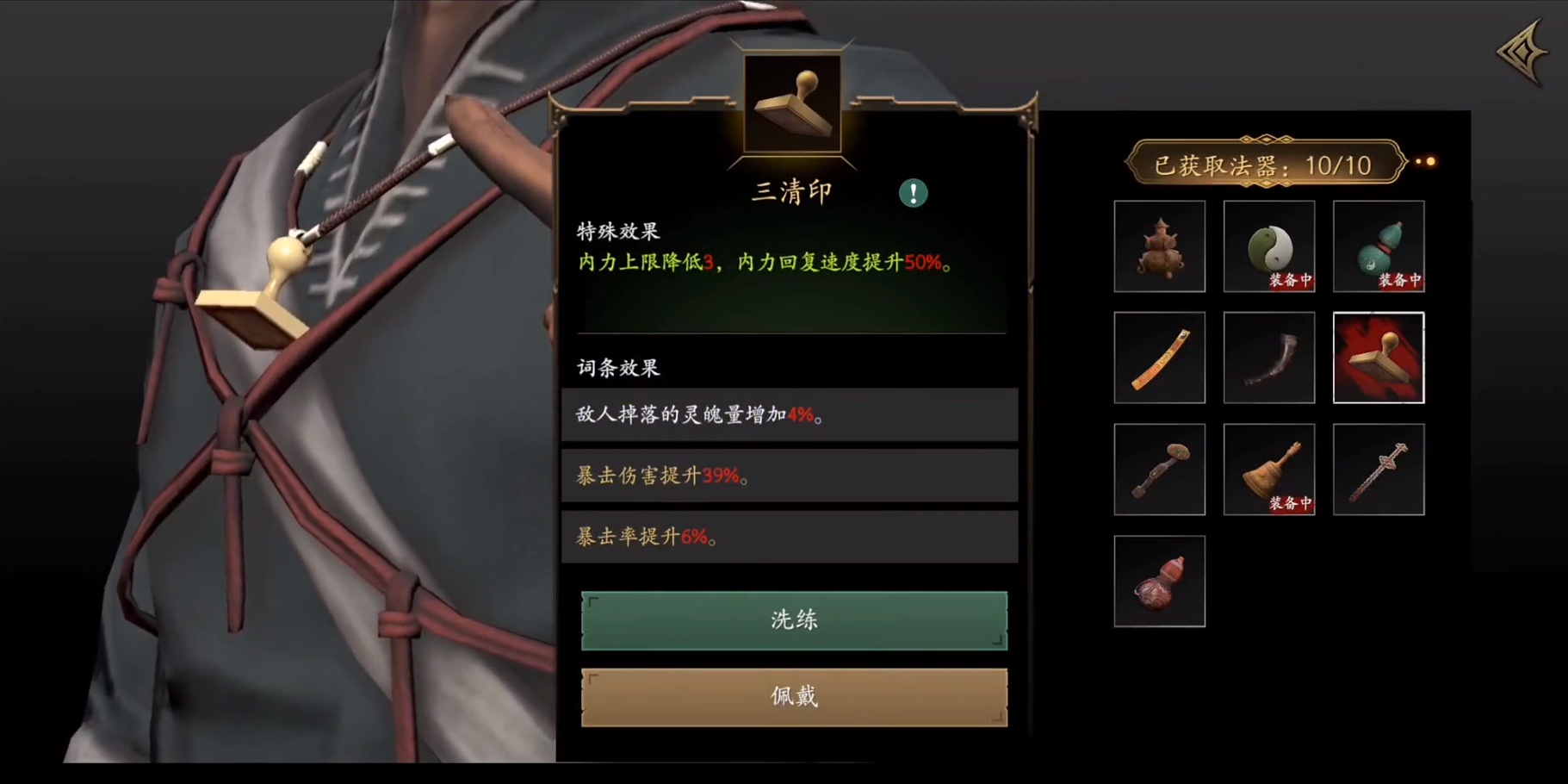Select the equipped bell artifact icon
This screenshot has height=784, width=1568.
tap(1268, 469)
